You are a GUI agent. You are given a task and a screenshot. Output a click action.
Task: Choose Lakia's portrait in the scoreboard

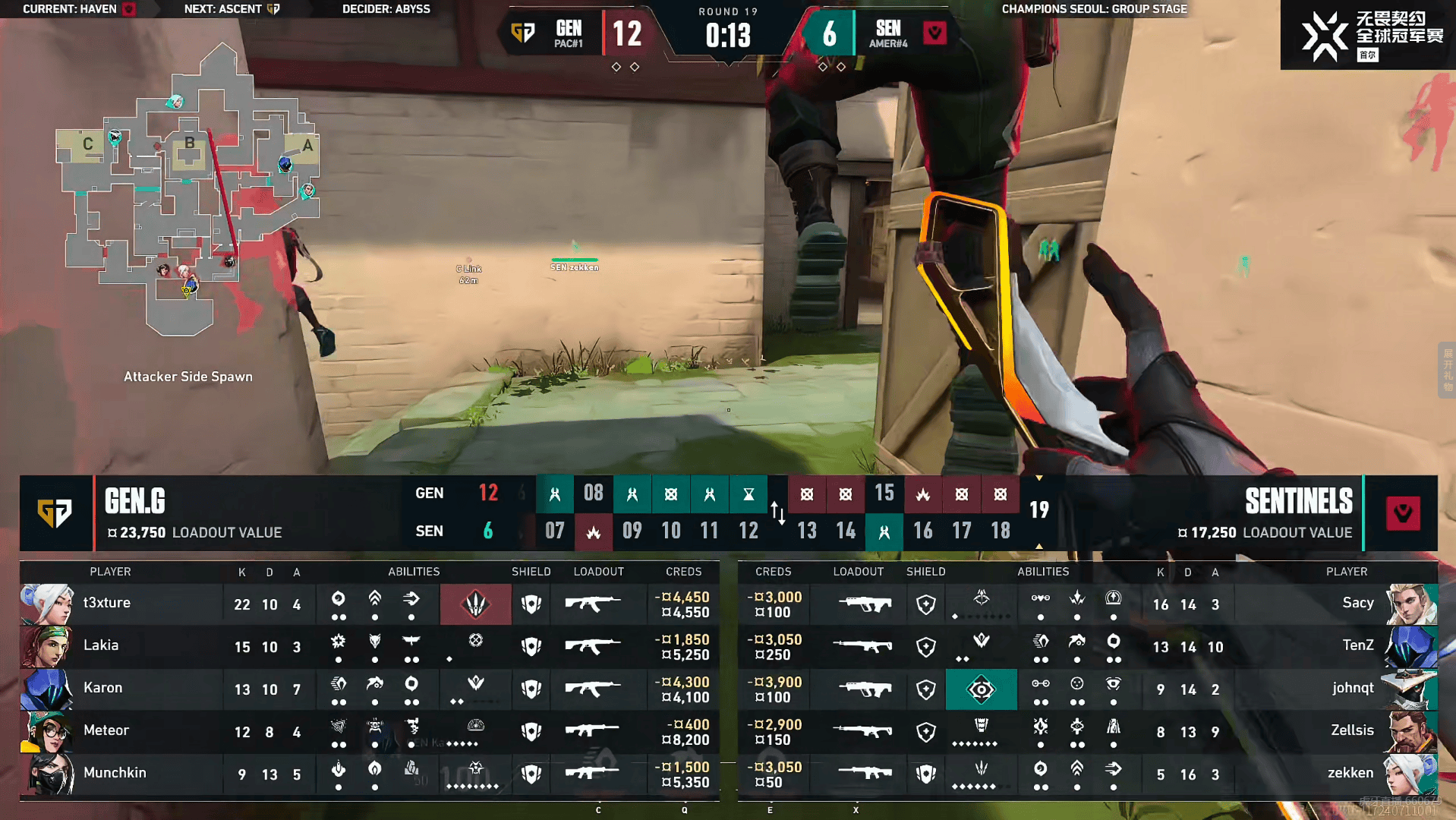point(47,646)
